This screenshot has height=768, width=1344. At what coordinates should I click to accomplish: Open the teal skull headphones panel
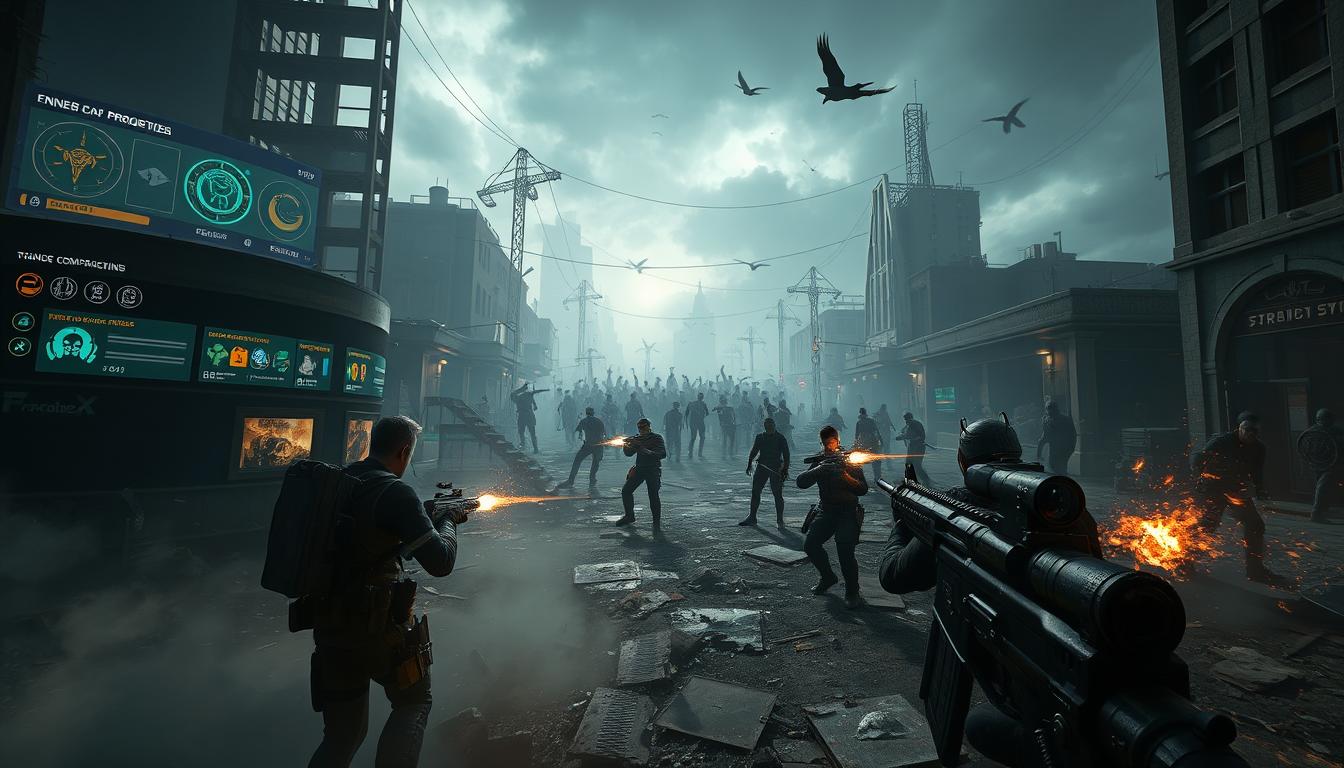point(115,346)
